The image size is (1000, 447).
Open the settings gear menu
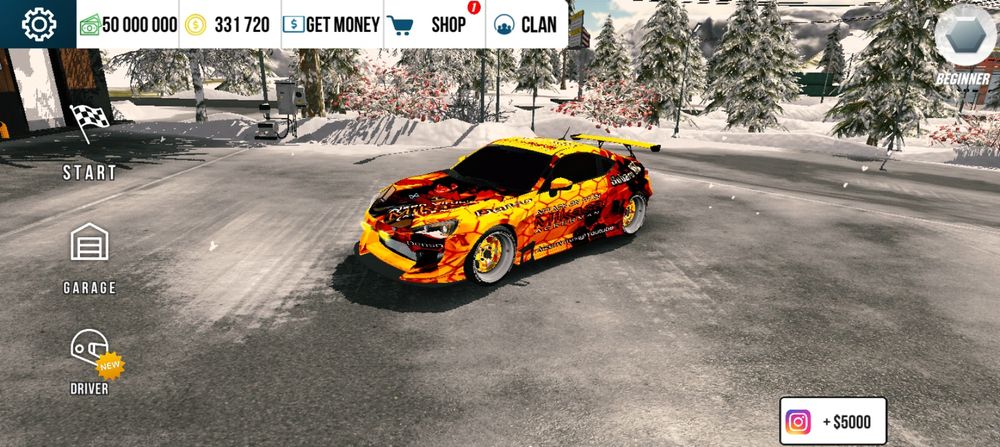pyautogui.click(x=39, y=24)
